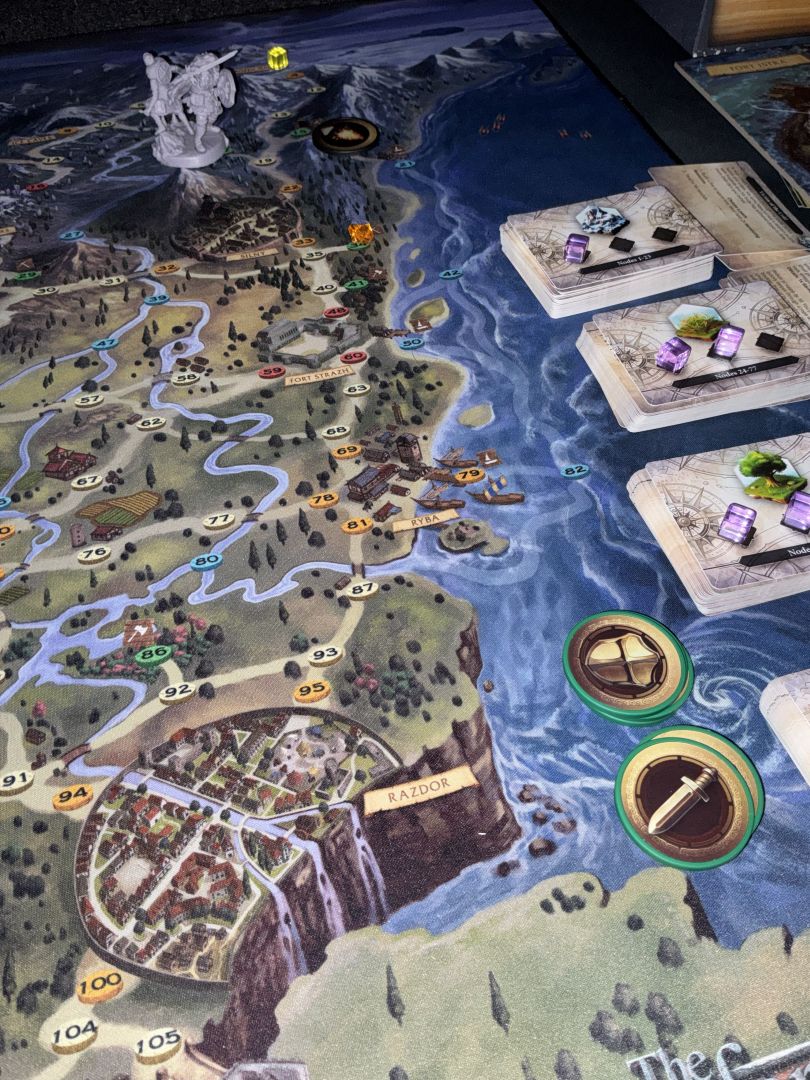The height and width of the screenshot is (1080, 810).
Task: Select the orange node 100
Action: [x=100, y=985]
